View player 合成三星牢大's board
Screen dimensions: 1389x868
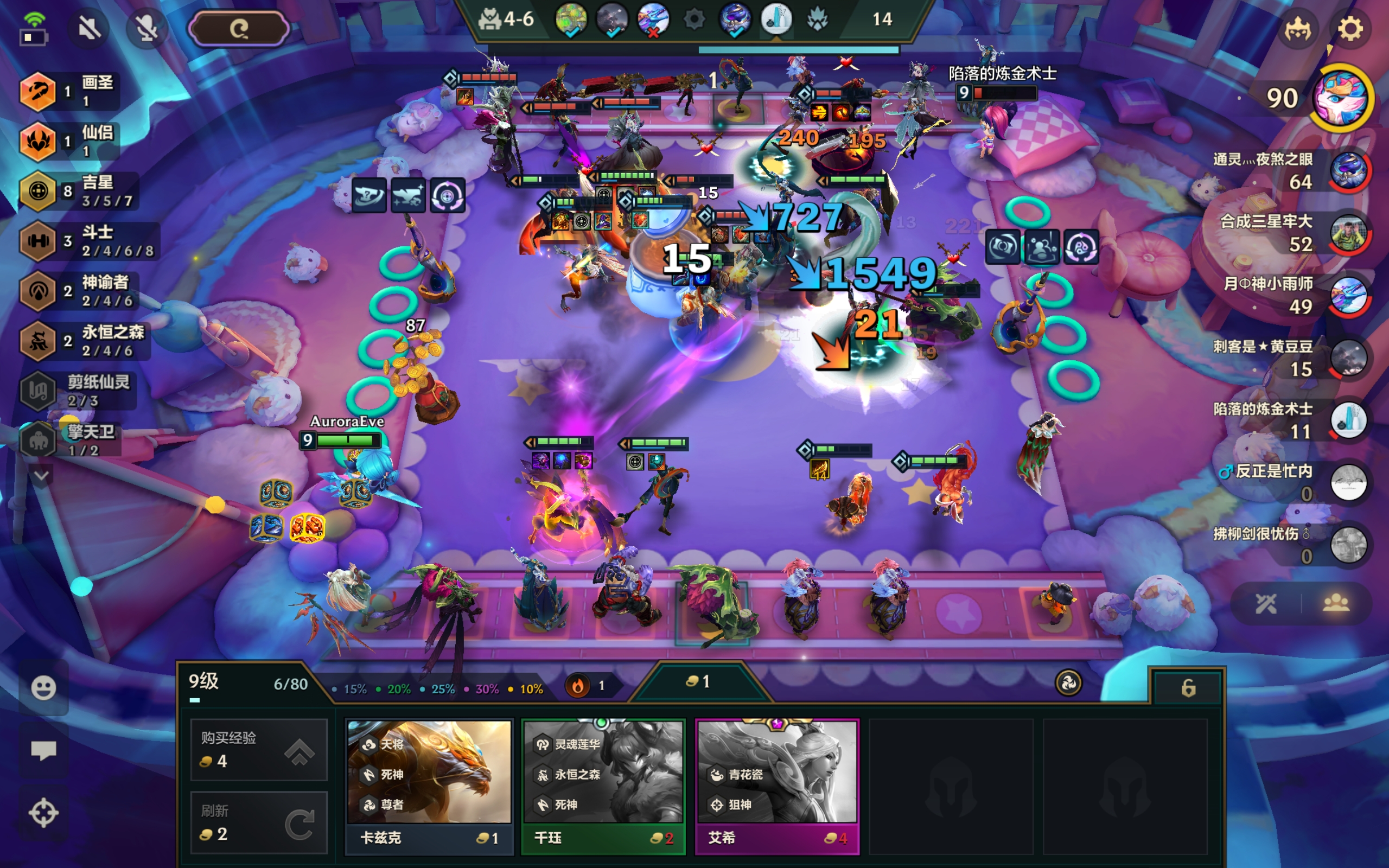[x=1348, y=233]
